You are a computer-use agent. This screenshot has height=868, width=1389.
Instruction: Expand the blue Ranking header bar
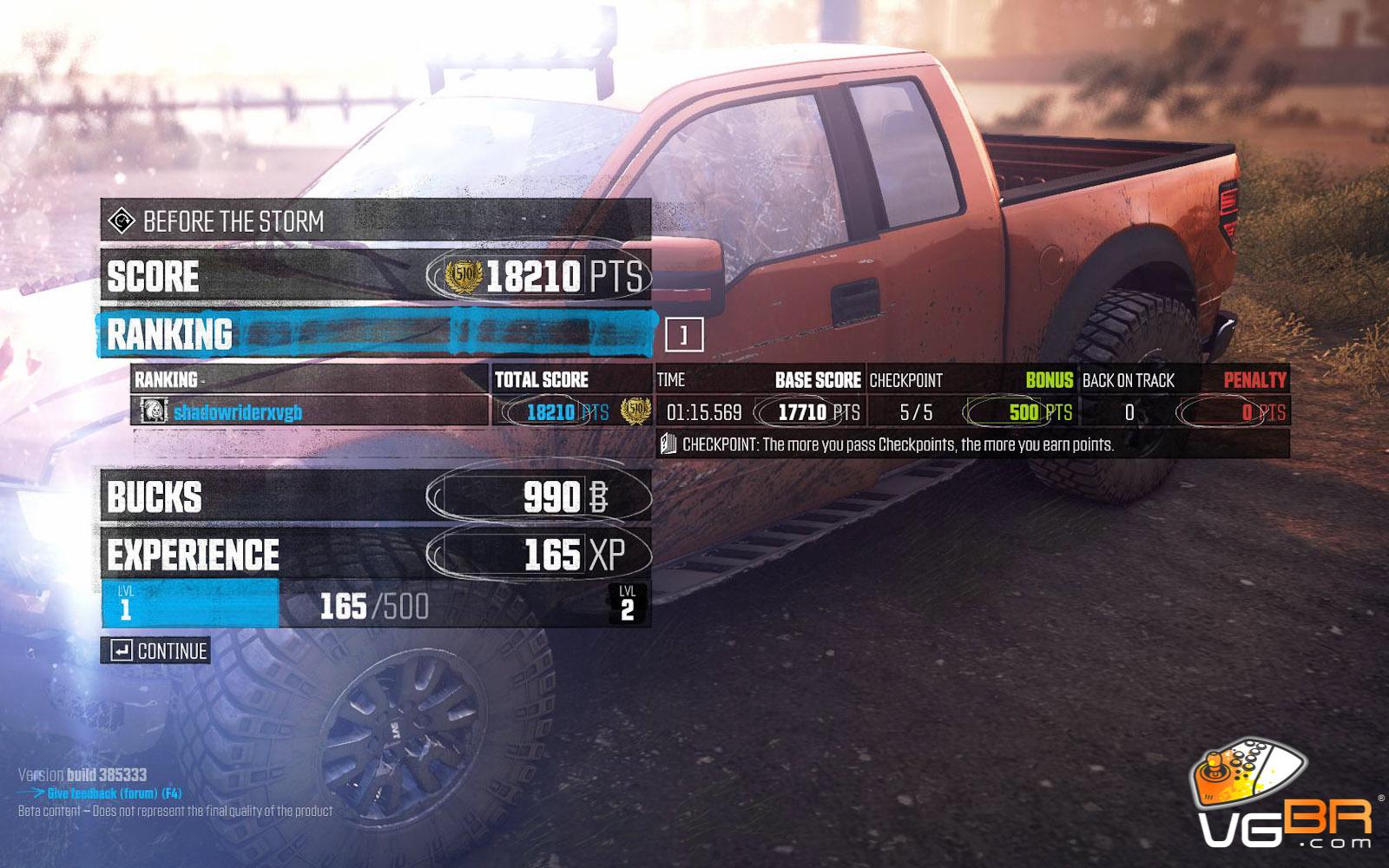pyautogui.click(x=377, y=334)
